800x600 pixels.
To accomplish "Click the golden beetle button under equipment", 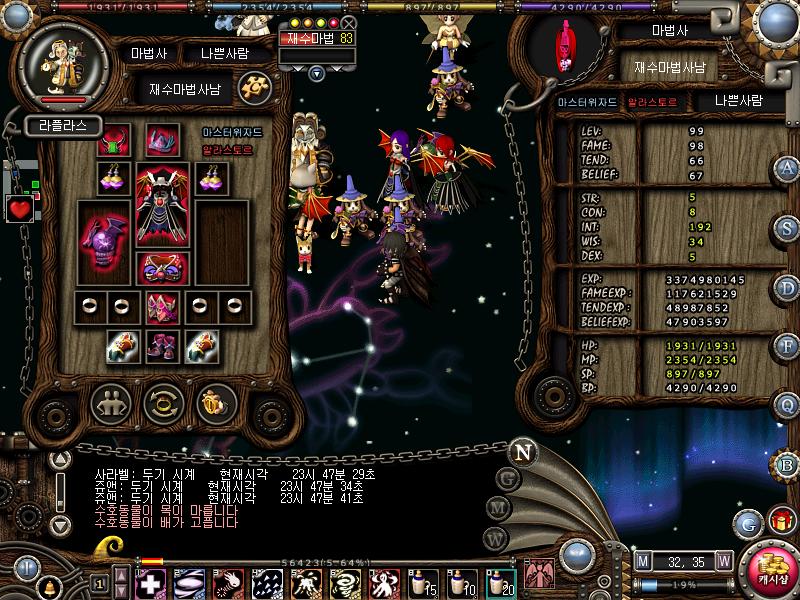I will 213,403.
